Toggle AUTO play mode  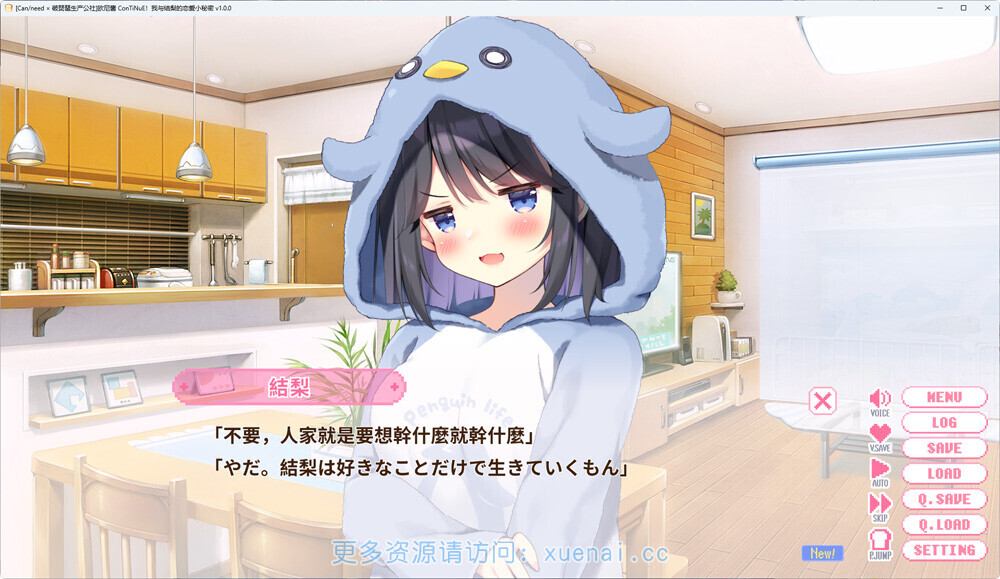pos(880,470)
